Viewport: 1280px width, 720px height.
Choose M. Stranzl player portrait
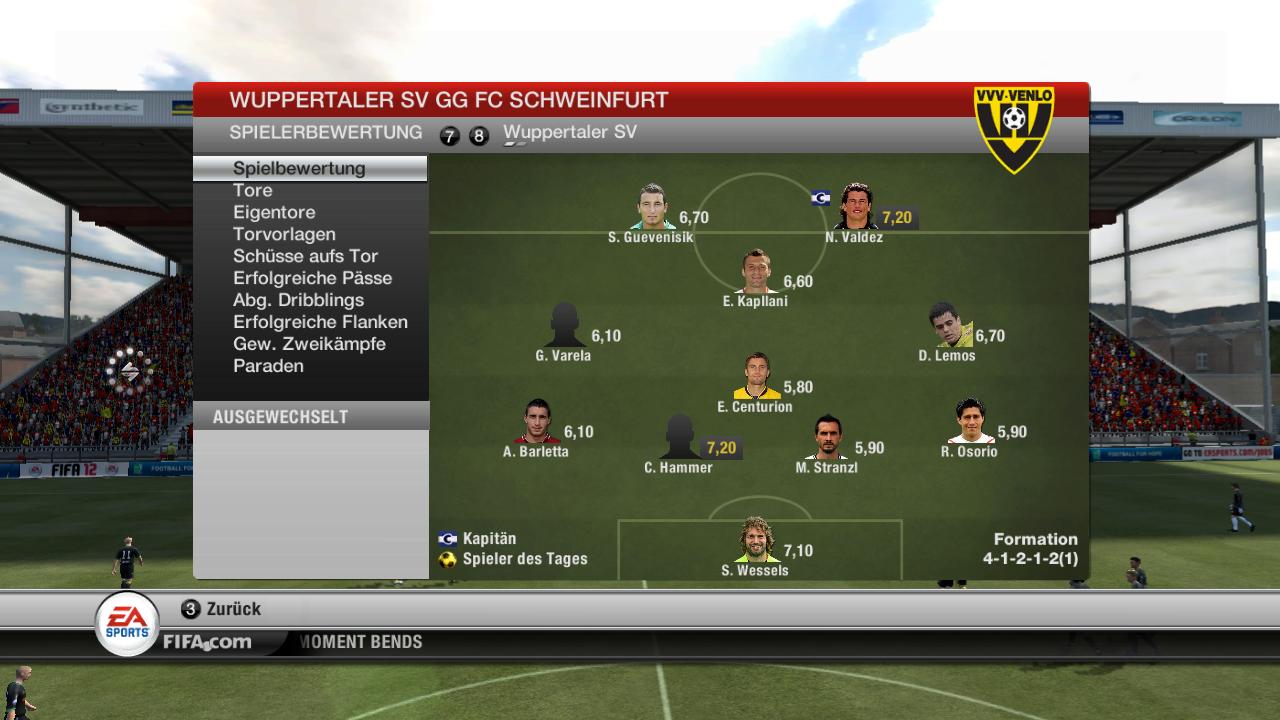click(x=827, y=438)
